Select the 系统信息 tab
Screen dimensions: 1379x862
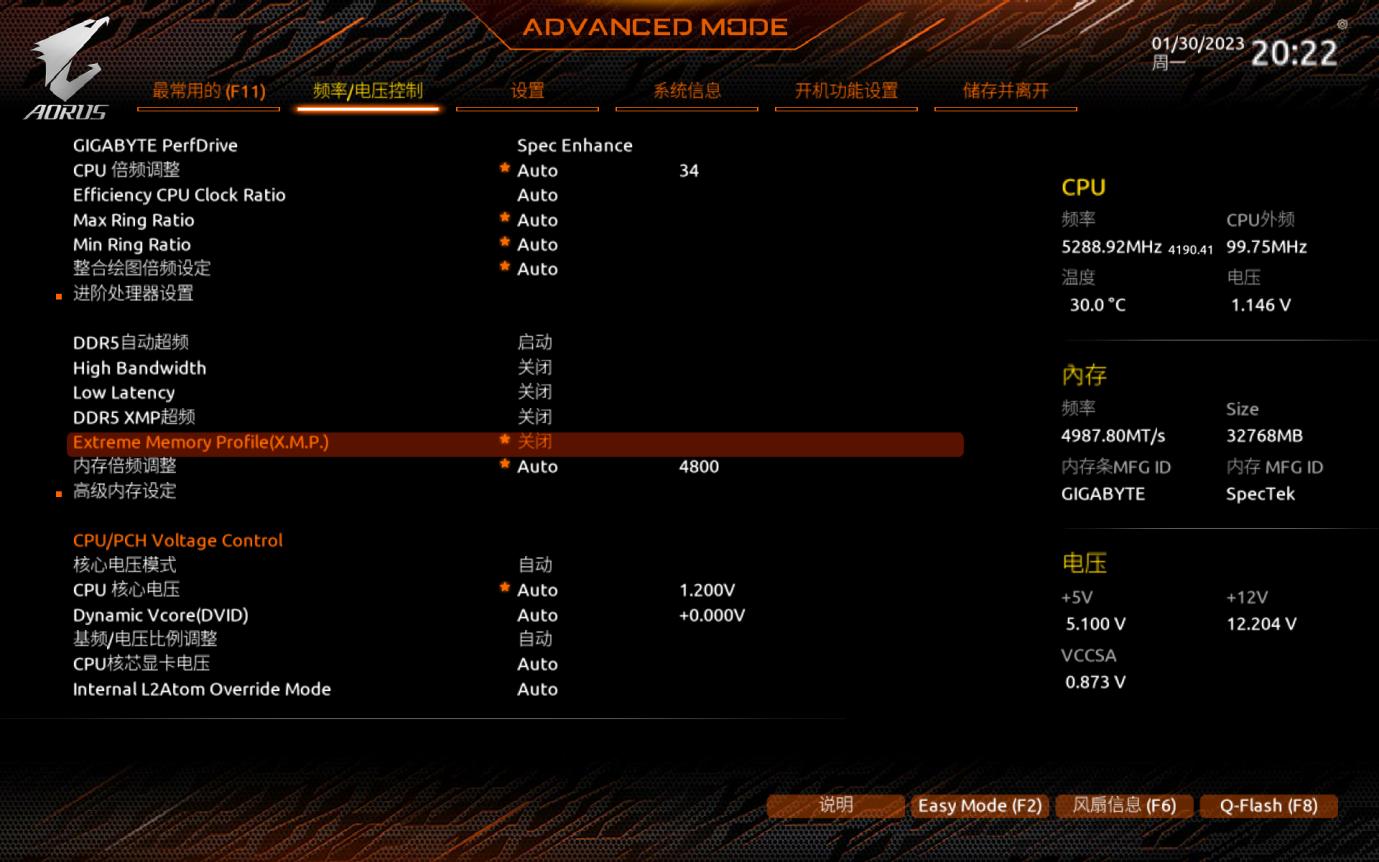tap(686, 91)
